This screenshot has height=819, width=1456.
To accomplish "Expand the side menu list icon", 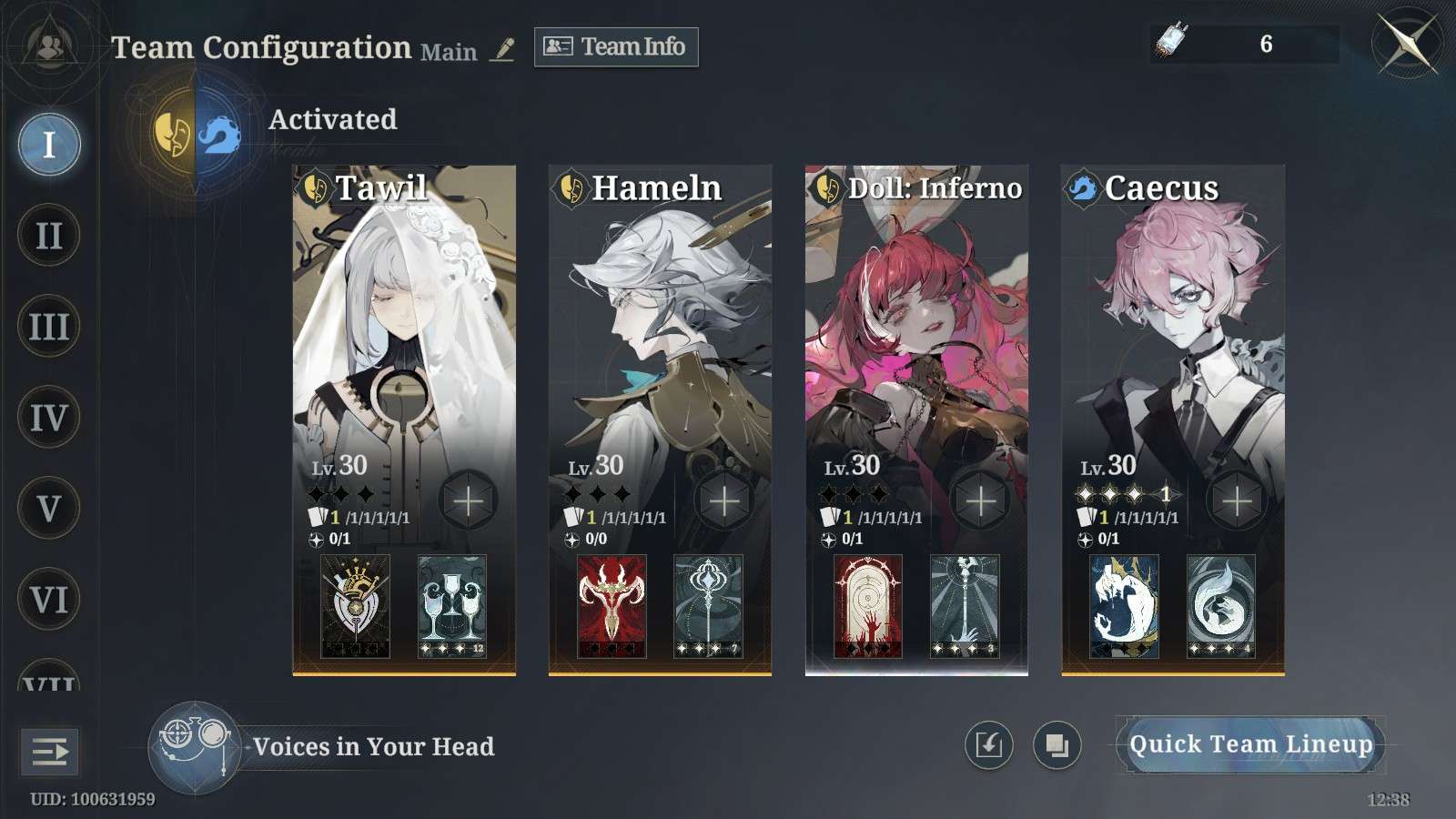I will pyautogui.click(x=49, y=752).
